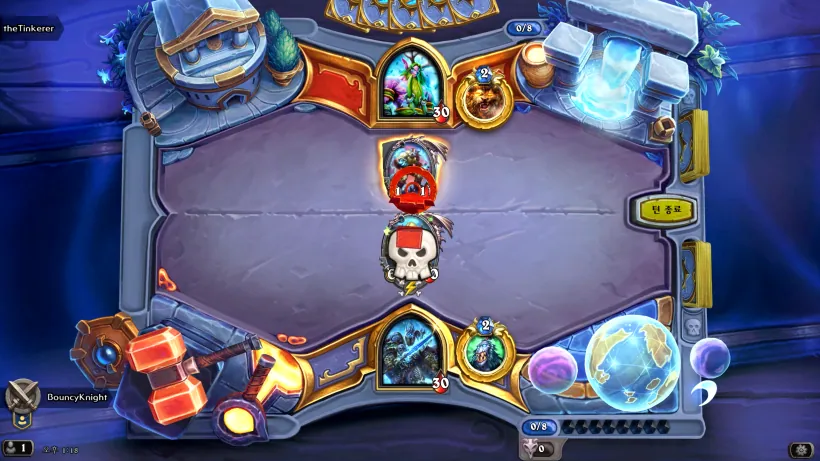Click the BouncyKnight player rank badge

22,396
